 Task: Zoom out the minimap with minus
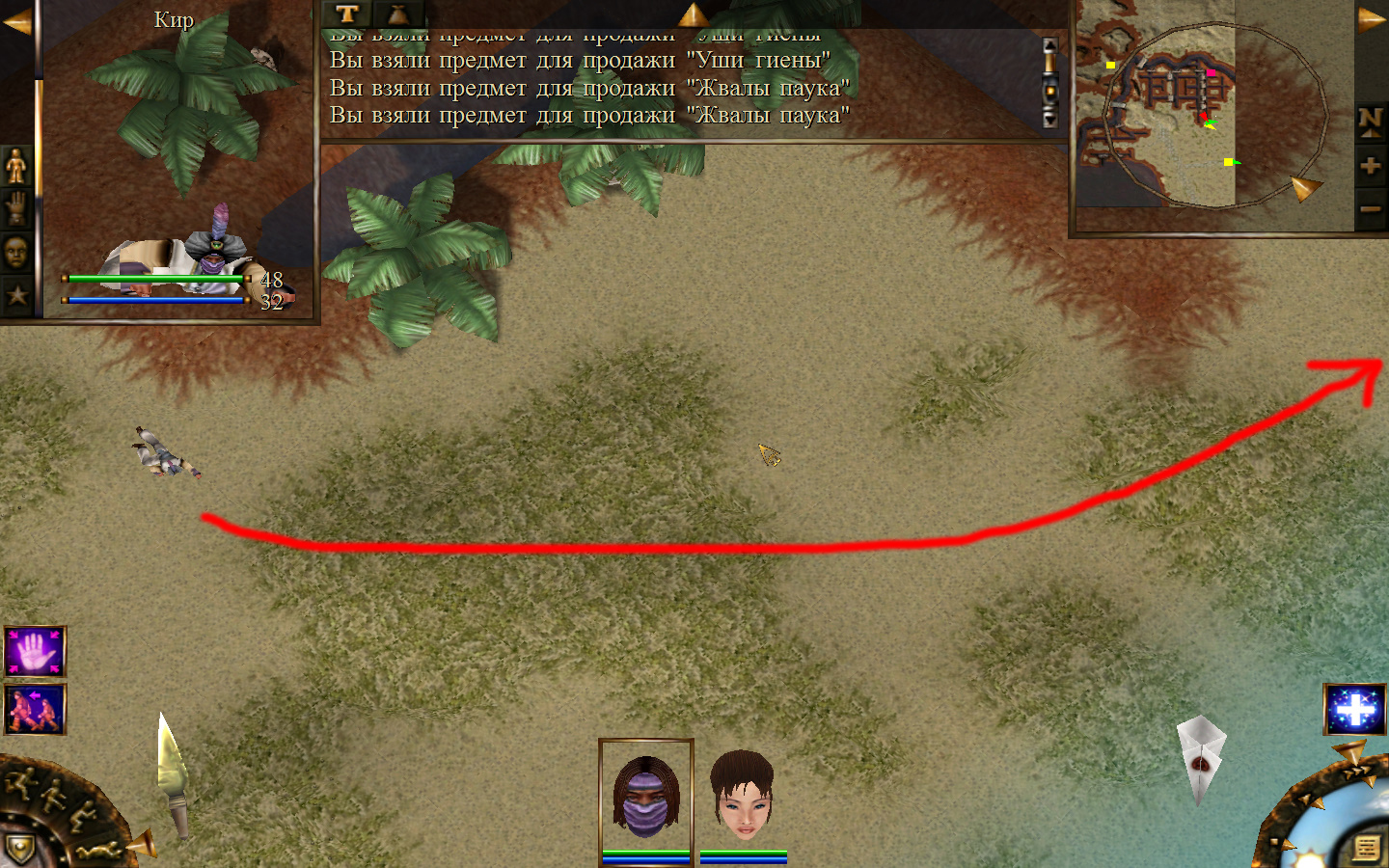(x=1370, y=208)
